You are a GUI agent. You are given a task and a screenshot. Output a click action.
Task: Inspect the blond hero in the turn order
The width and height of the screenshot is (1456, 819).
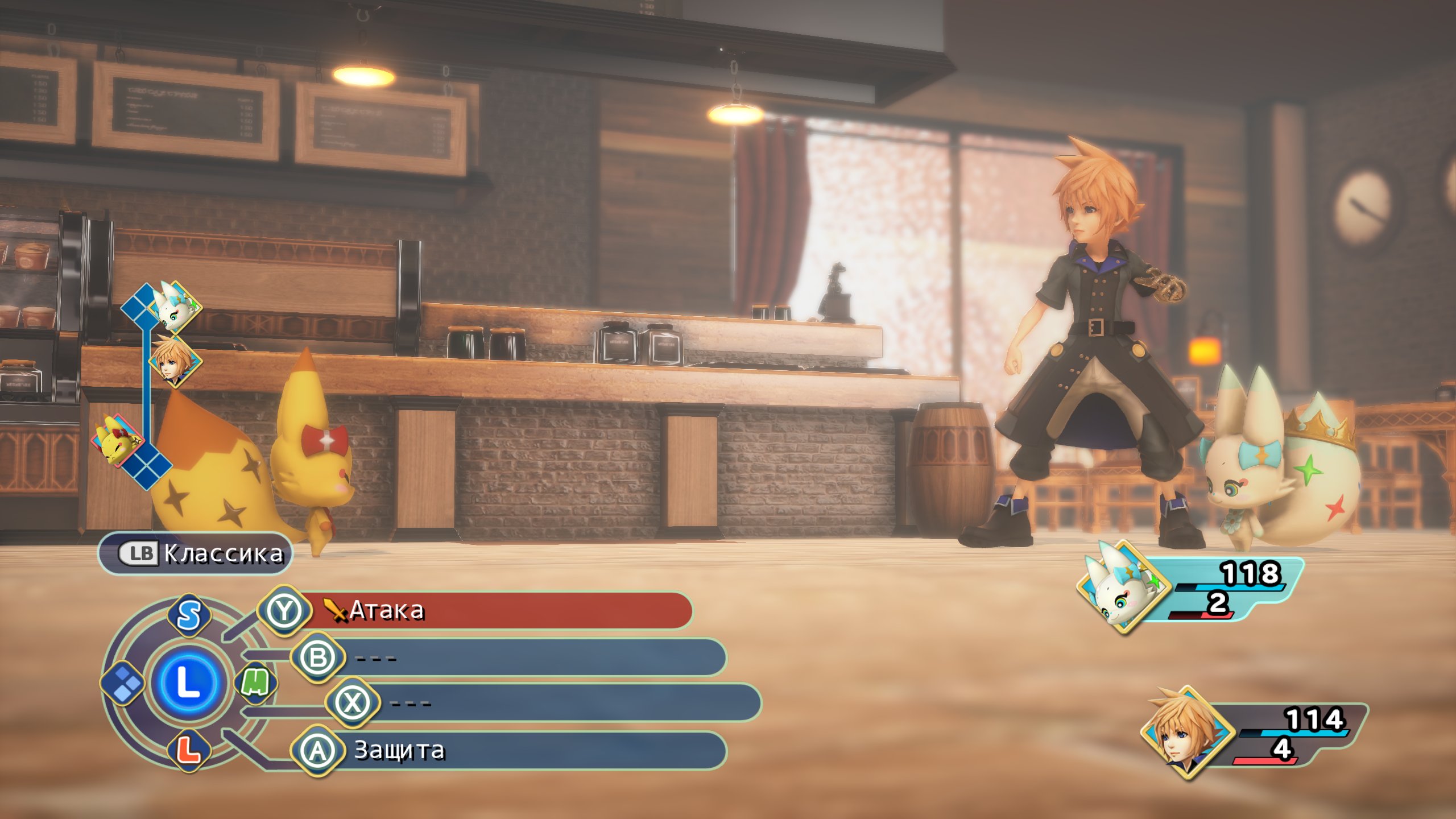tap(175, 361)
